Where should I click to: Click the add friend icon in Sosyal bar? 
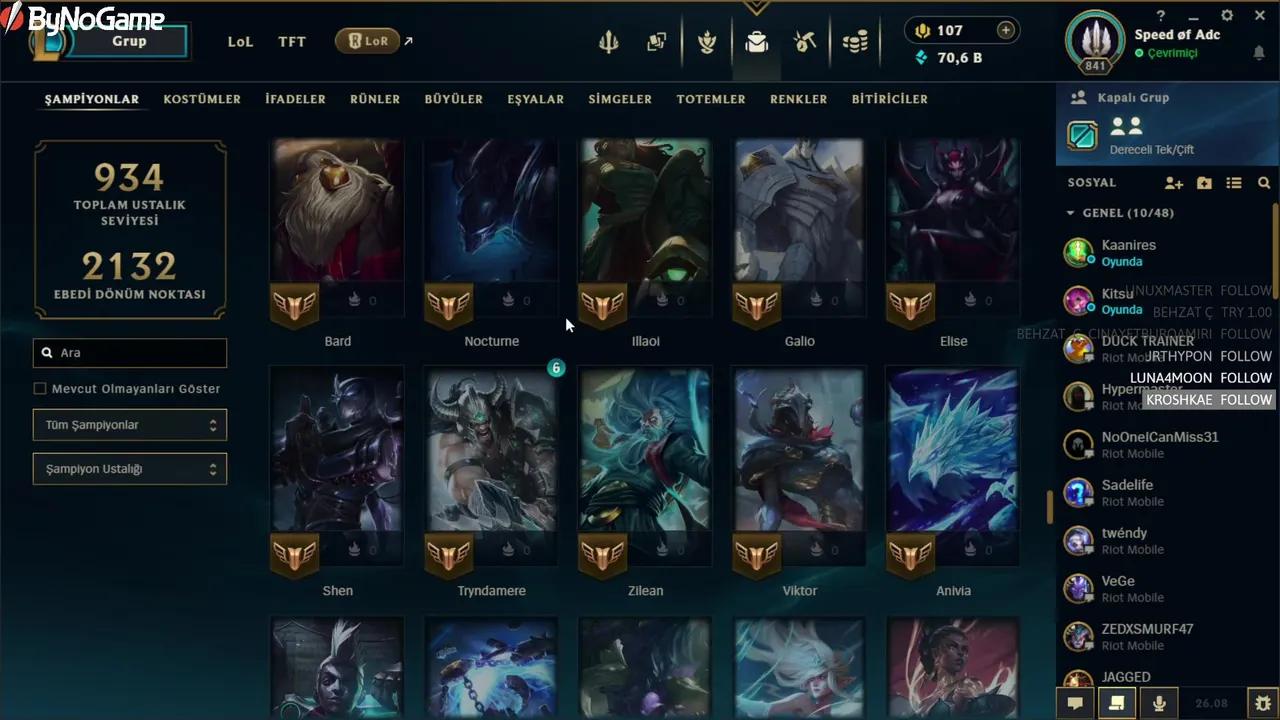[x=1173, y=183]
